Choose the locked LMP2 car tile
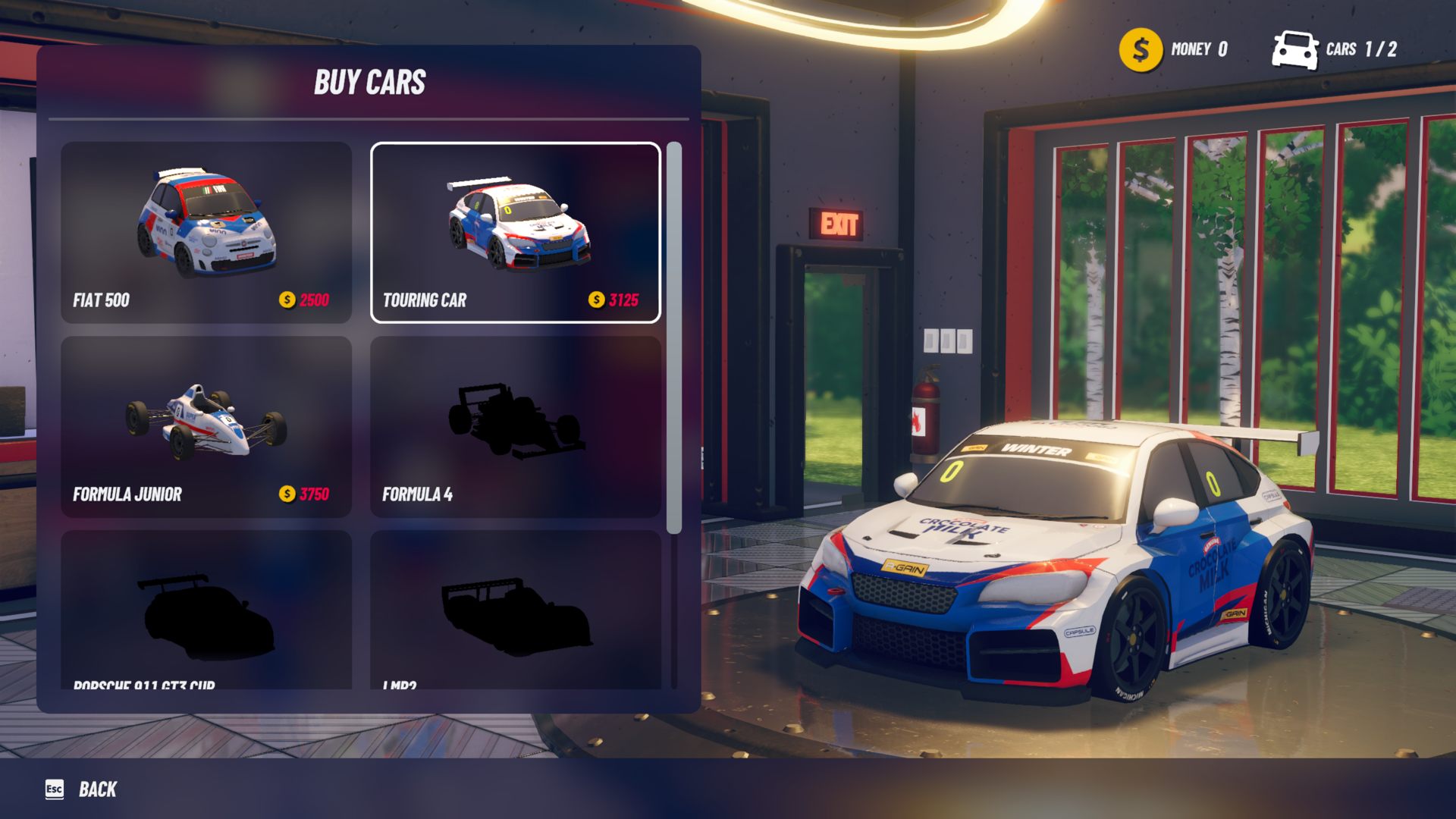1456x819 pixels. pos(516,610)
